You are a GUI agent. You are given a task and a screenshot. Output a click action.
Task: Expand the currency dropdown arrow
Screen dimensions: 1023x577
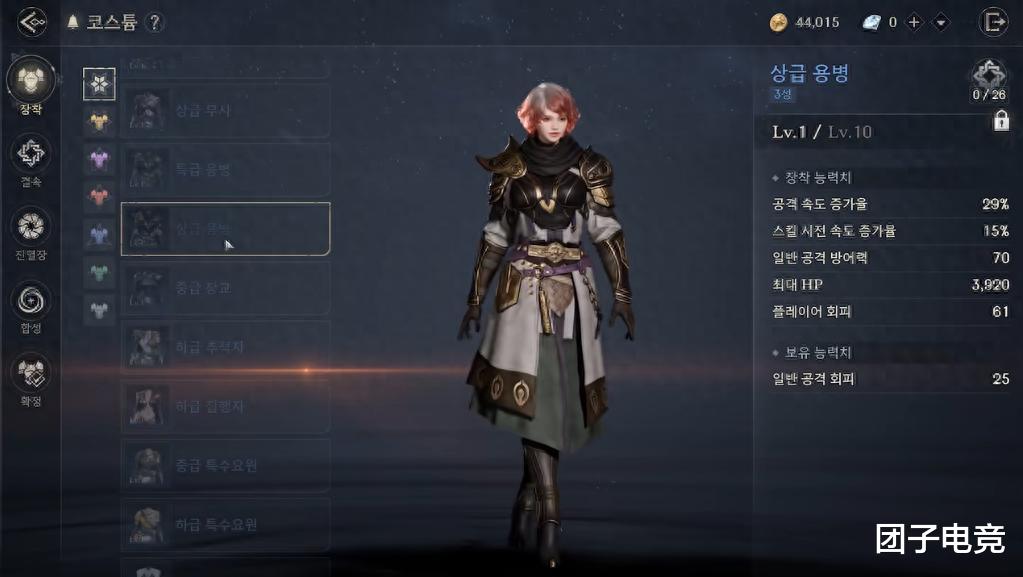coord(940,22)
